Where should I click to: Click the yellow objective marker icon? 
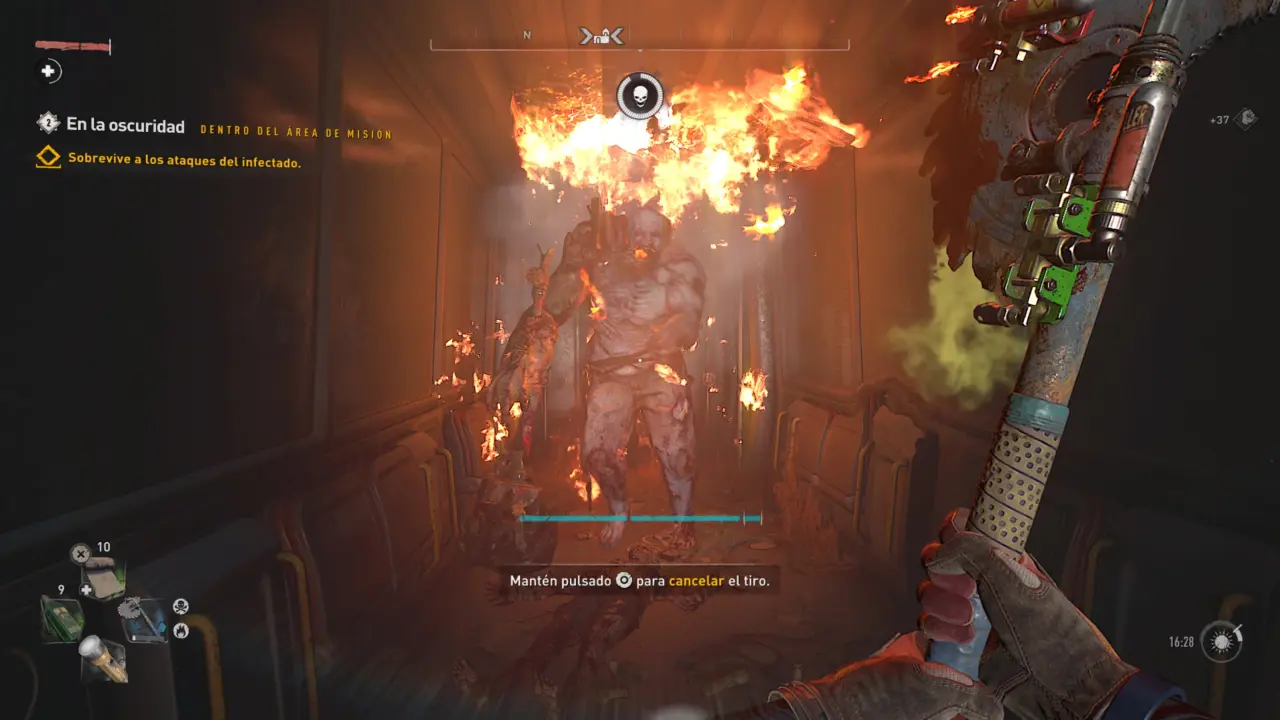click(49, 158)
